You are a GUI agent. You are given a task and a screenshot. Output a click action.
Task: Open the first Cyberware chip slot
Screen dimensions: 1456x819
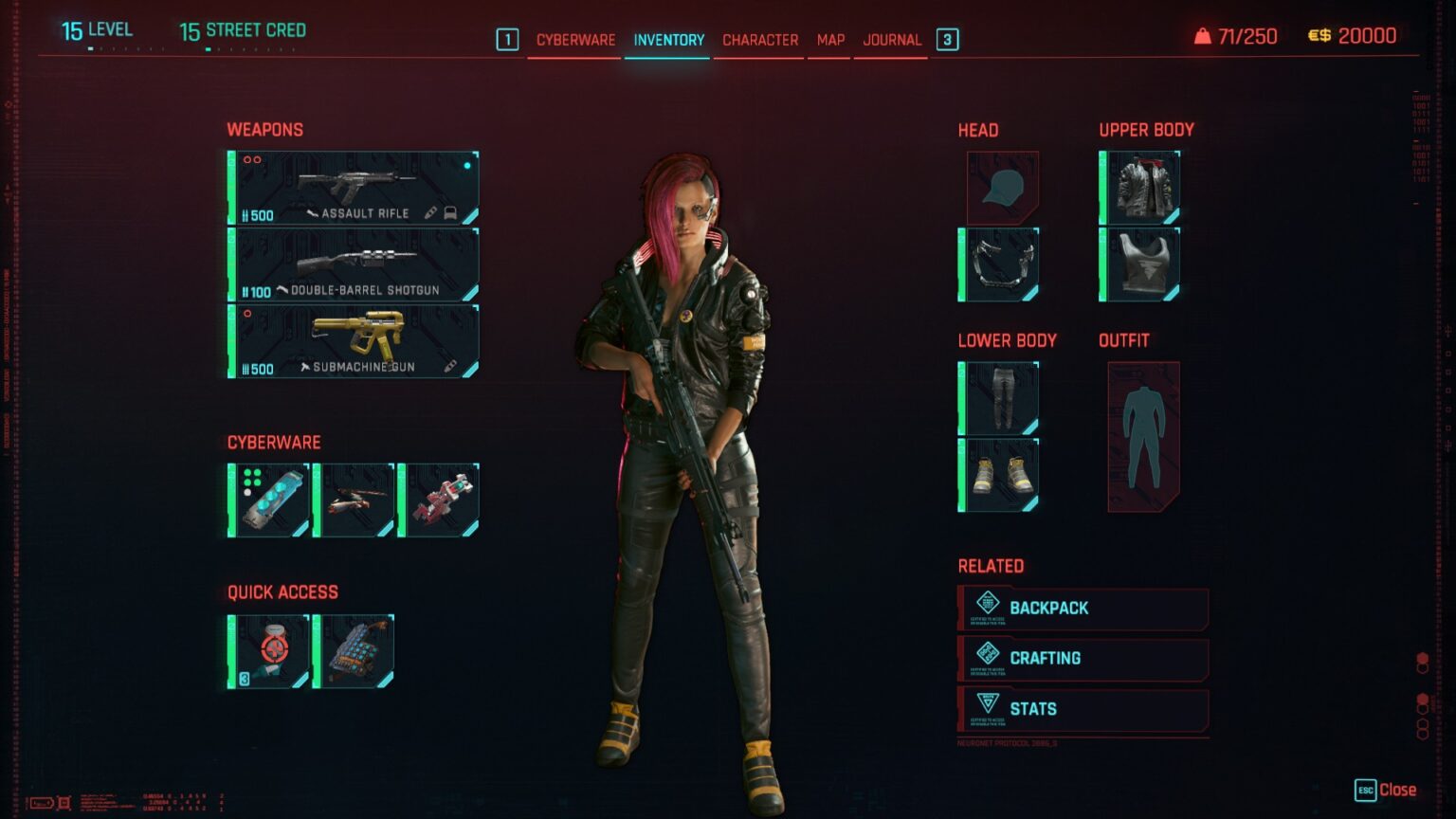coord(266,499)
